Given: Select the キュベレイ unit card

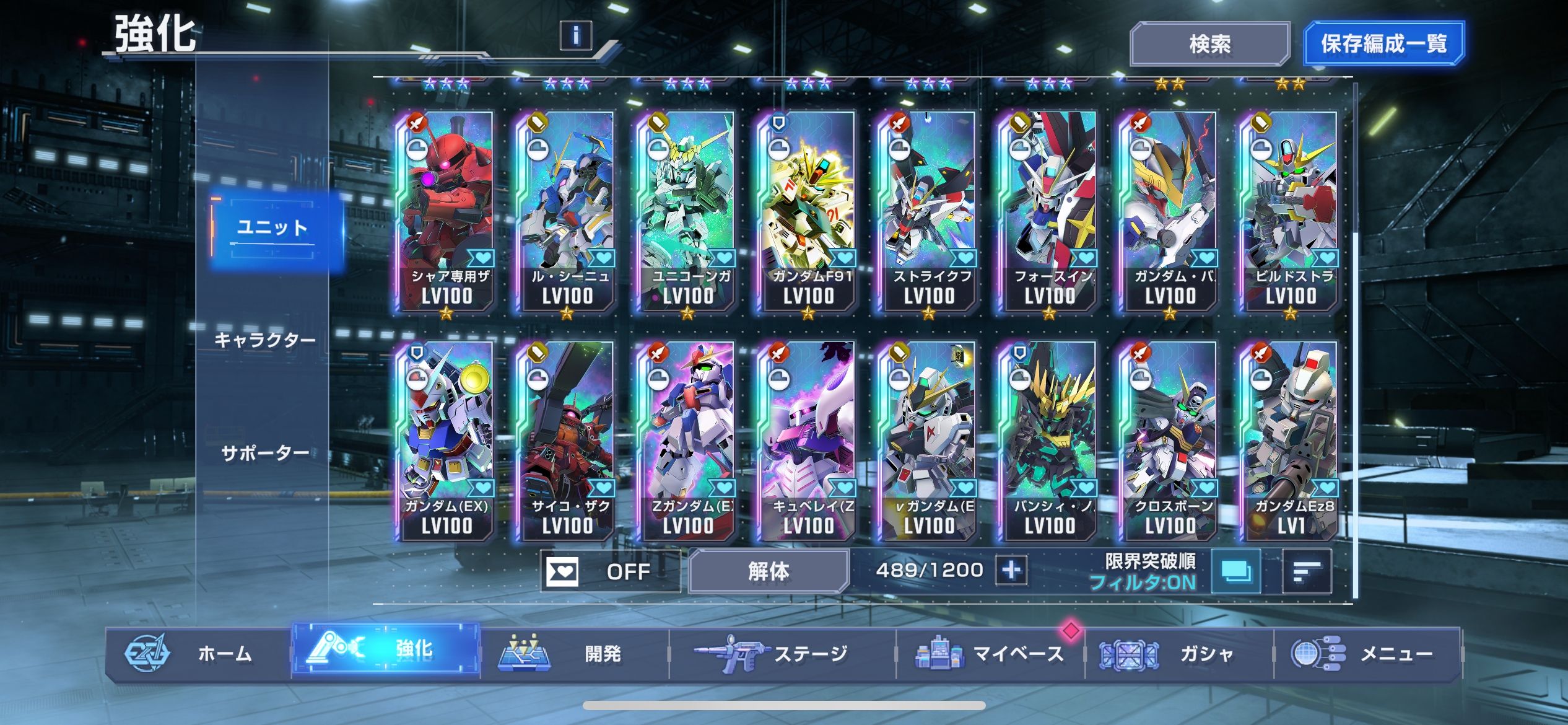Looking at the screenshot, I should pos(808,440).
